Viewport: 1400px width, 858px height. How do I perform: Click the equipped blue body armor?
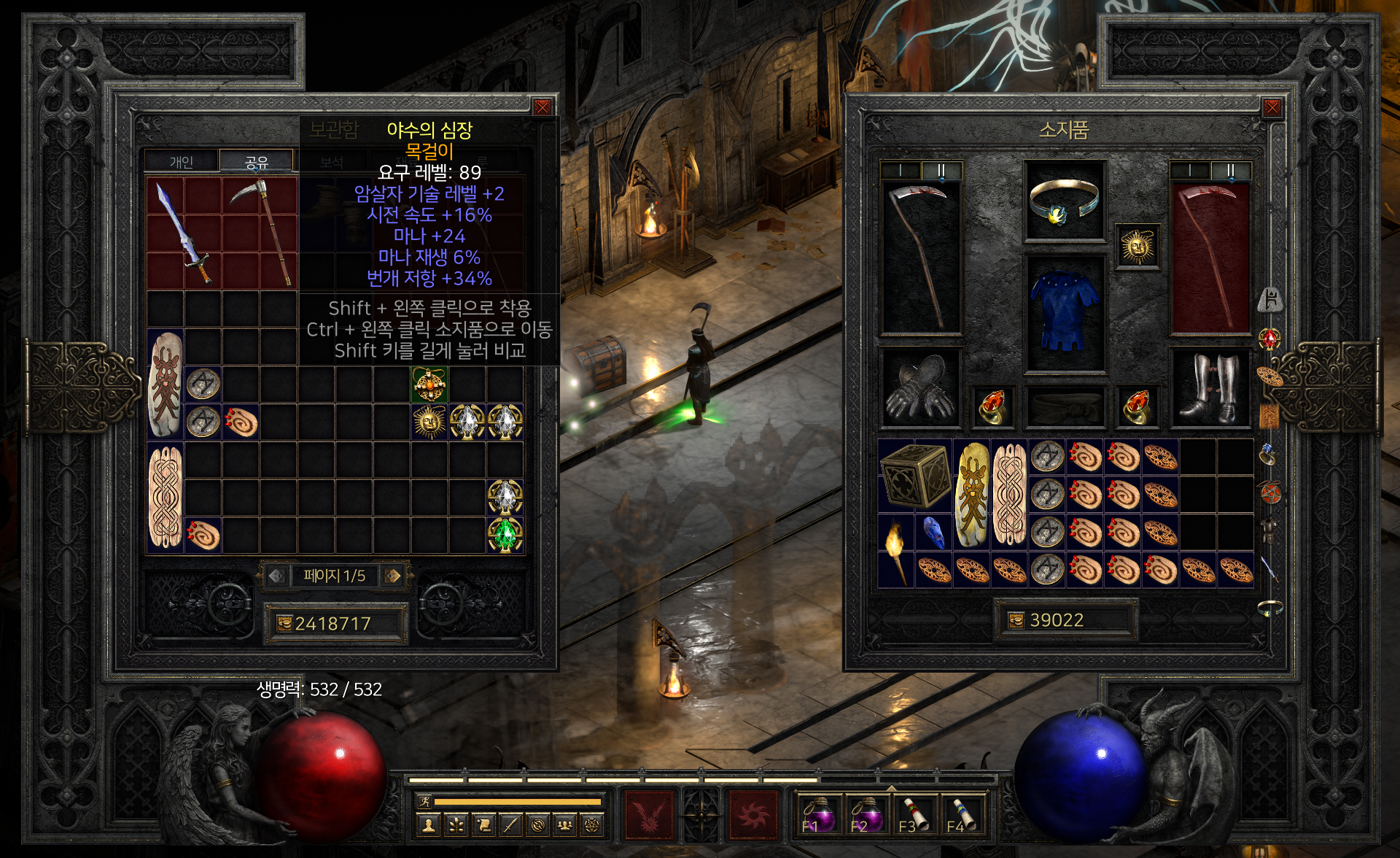pos(1064,312)
